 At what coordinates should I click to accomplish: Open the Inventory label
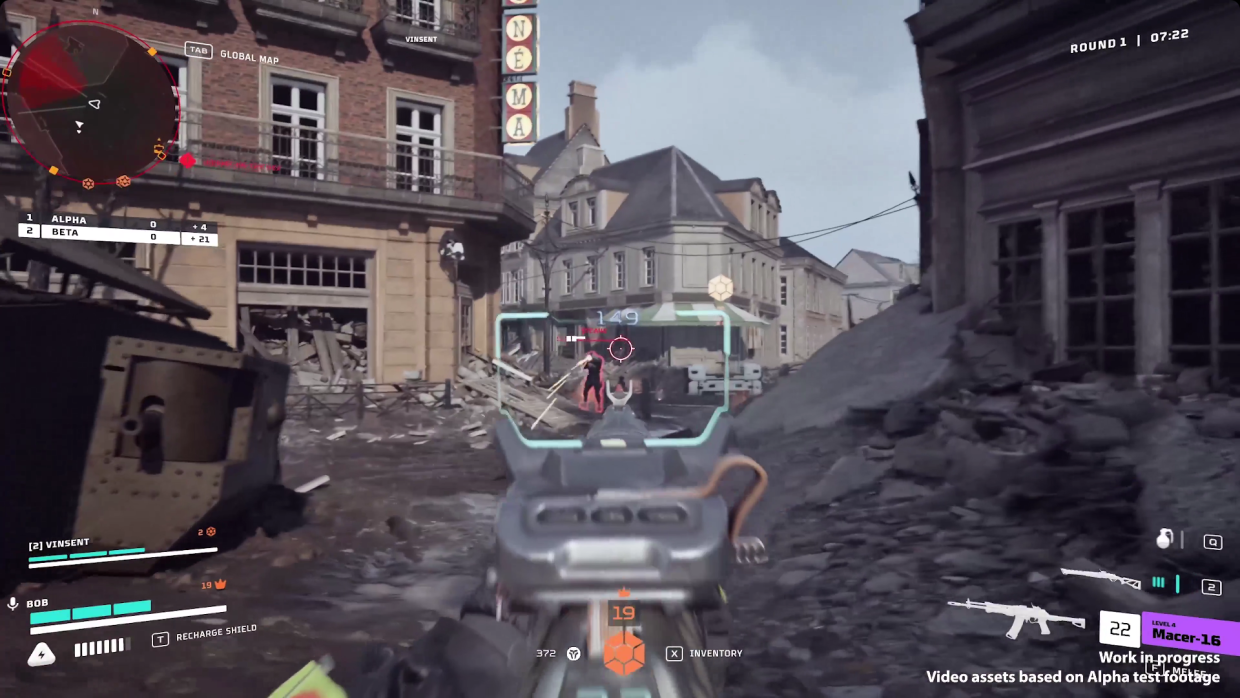pyautogui.click(x=715, y=654)
